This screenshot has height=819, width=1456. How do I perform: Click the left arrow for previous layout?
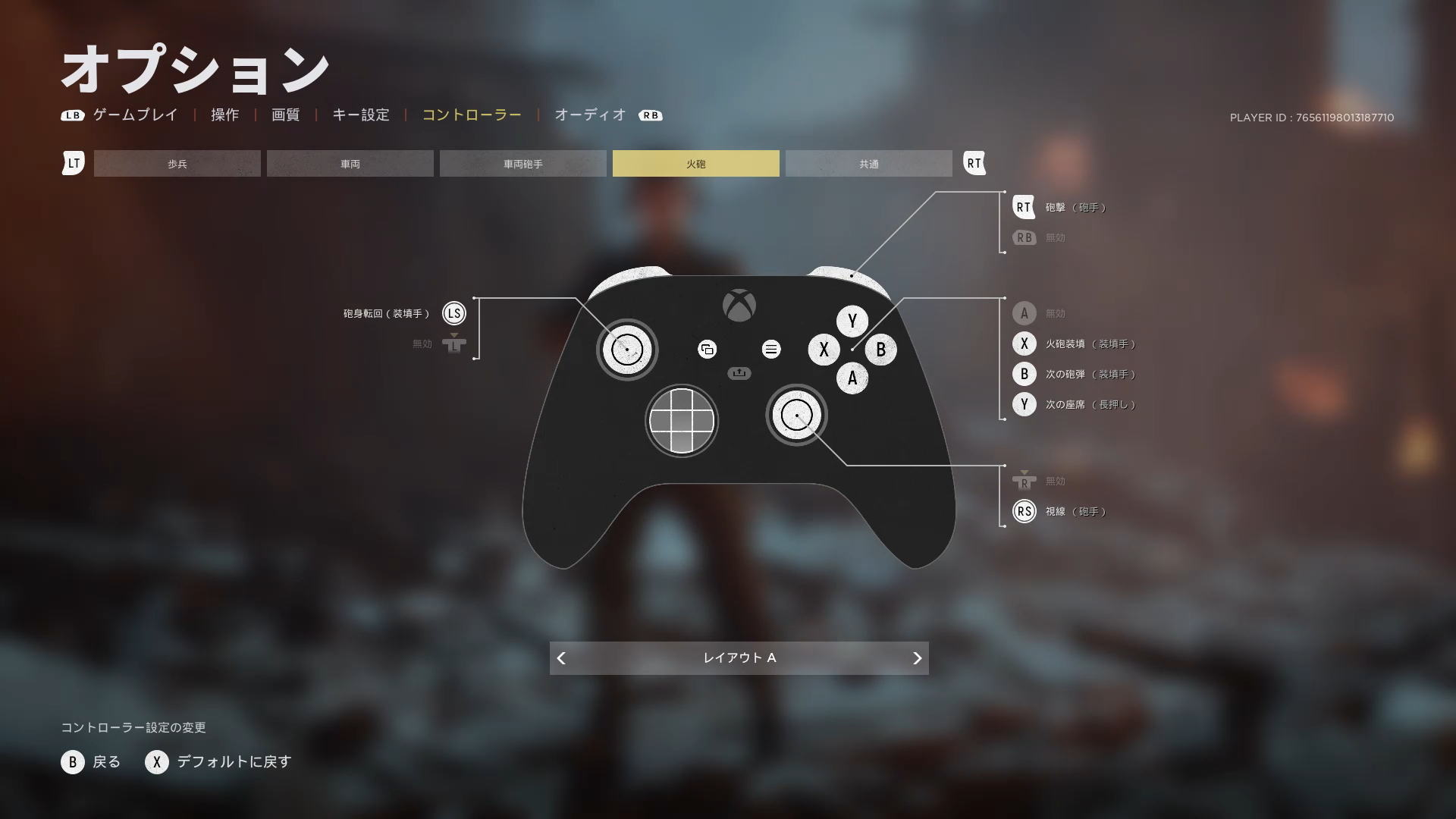point(561,658)
